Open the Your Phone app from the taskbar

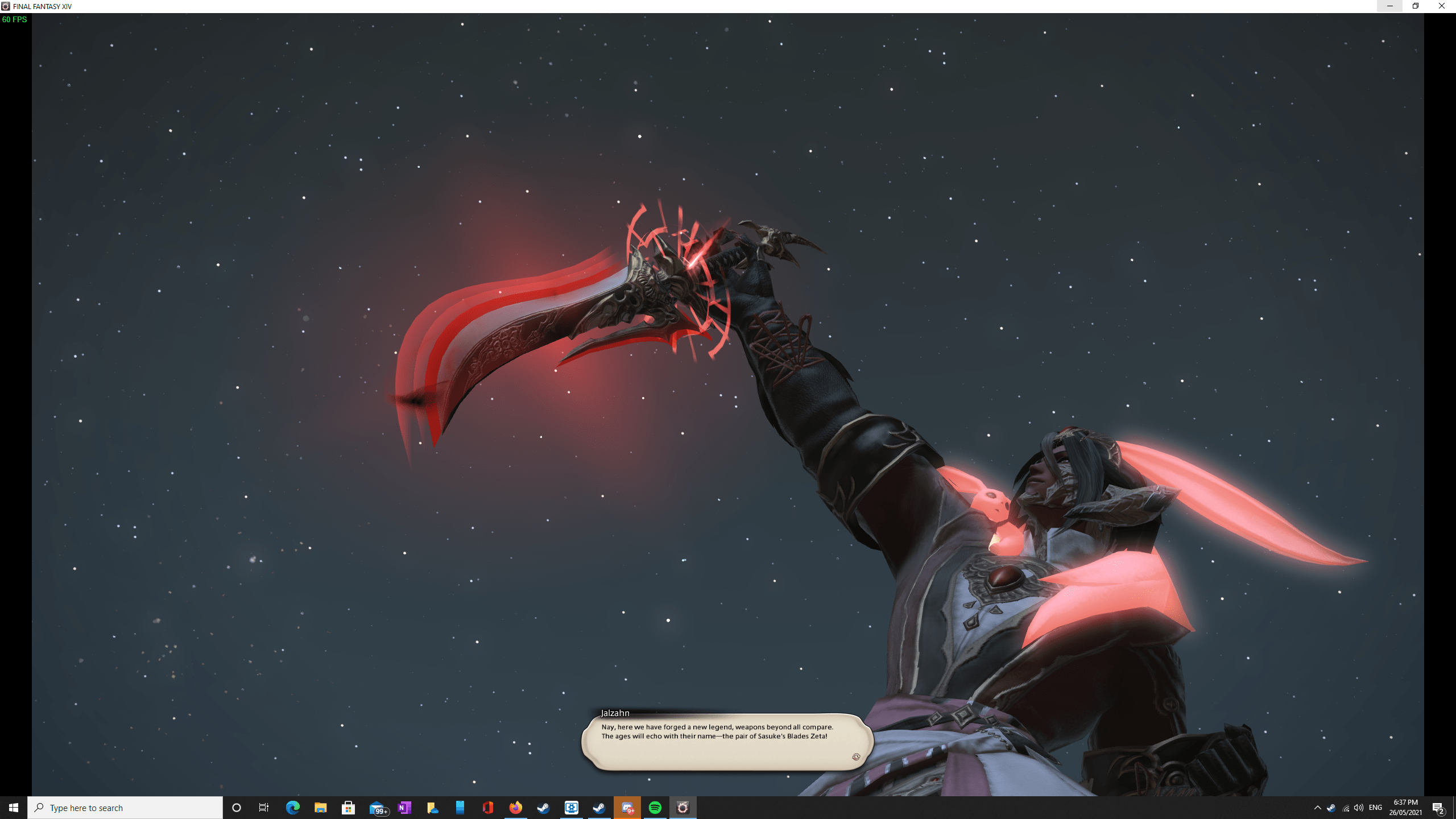pos(459,807)
